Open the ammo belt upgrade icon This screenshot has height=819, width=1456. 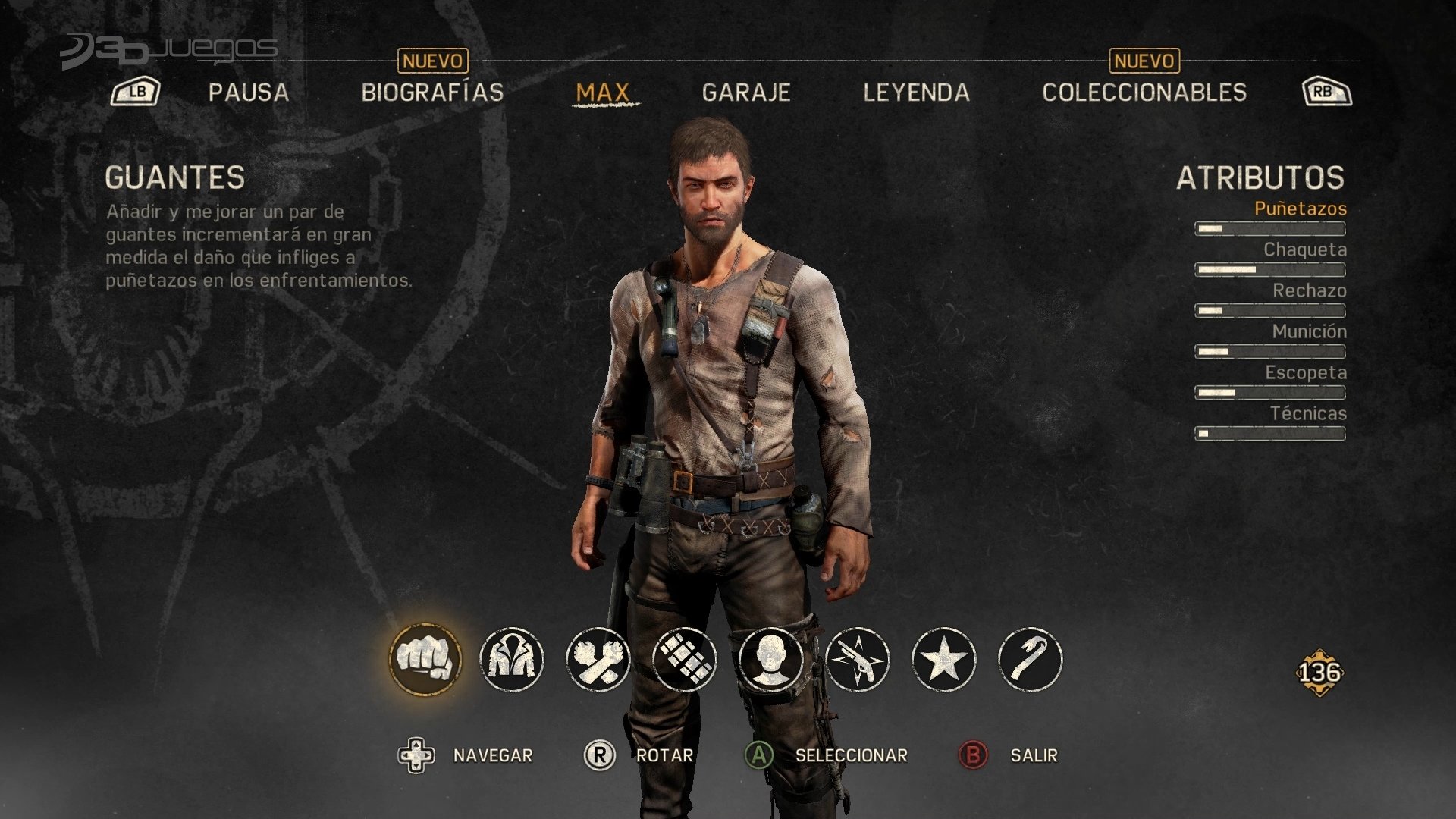coord(685,659)
